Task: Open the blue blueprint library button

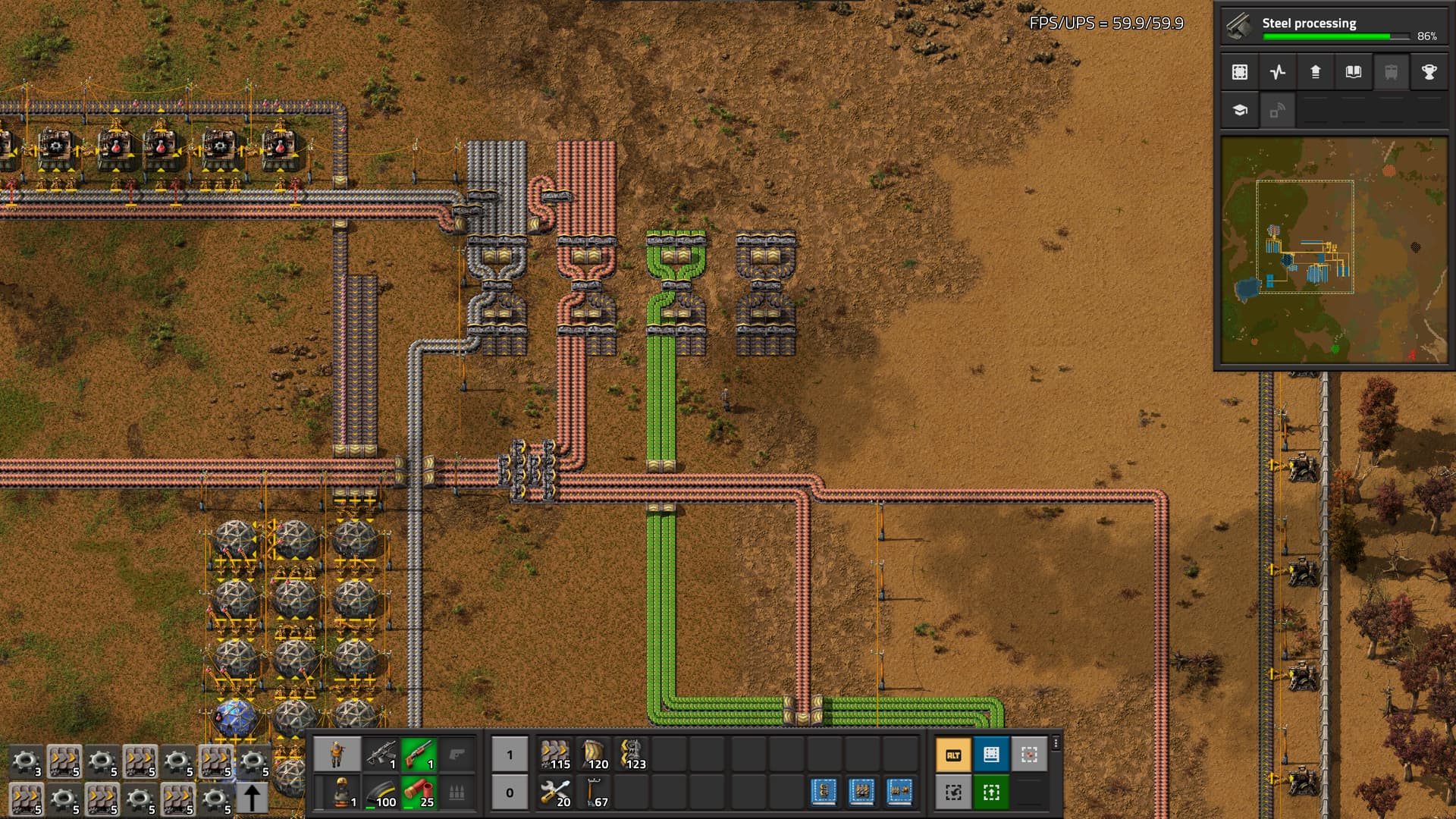Action: pos(991,755)
